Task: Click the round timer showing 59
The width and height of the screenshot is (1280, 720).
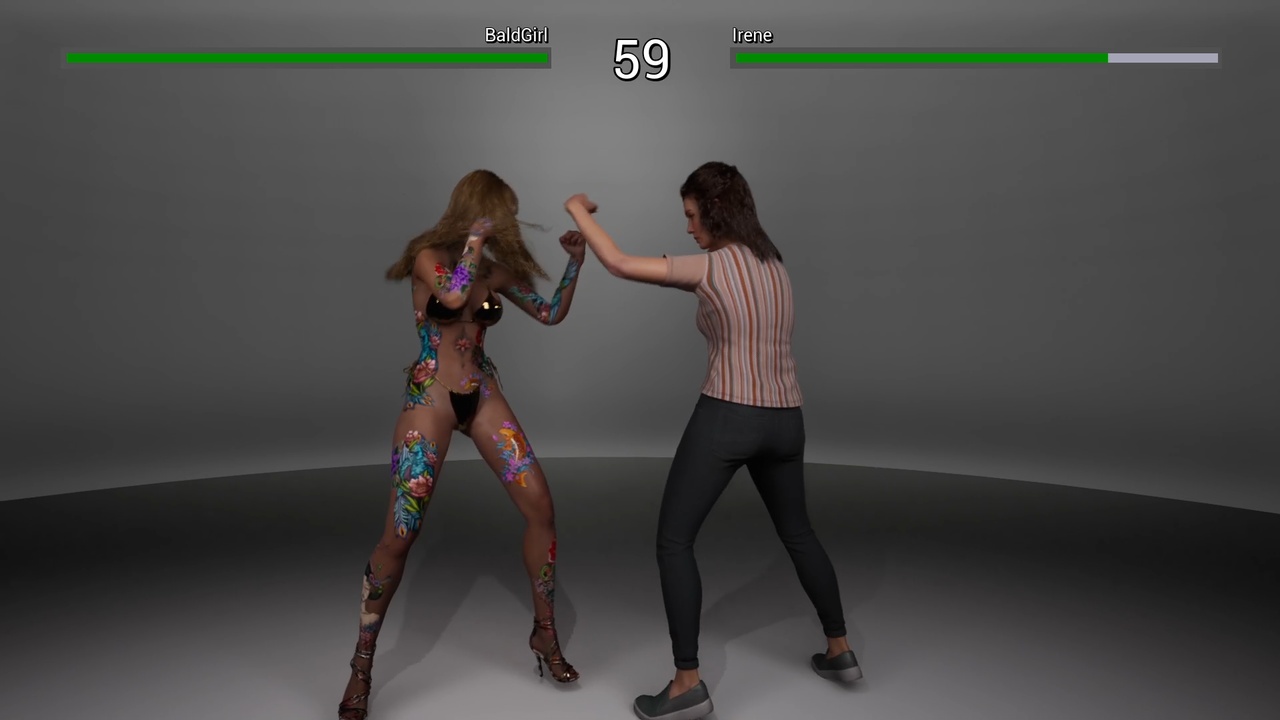Action: (x=640, y=62)
